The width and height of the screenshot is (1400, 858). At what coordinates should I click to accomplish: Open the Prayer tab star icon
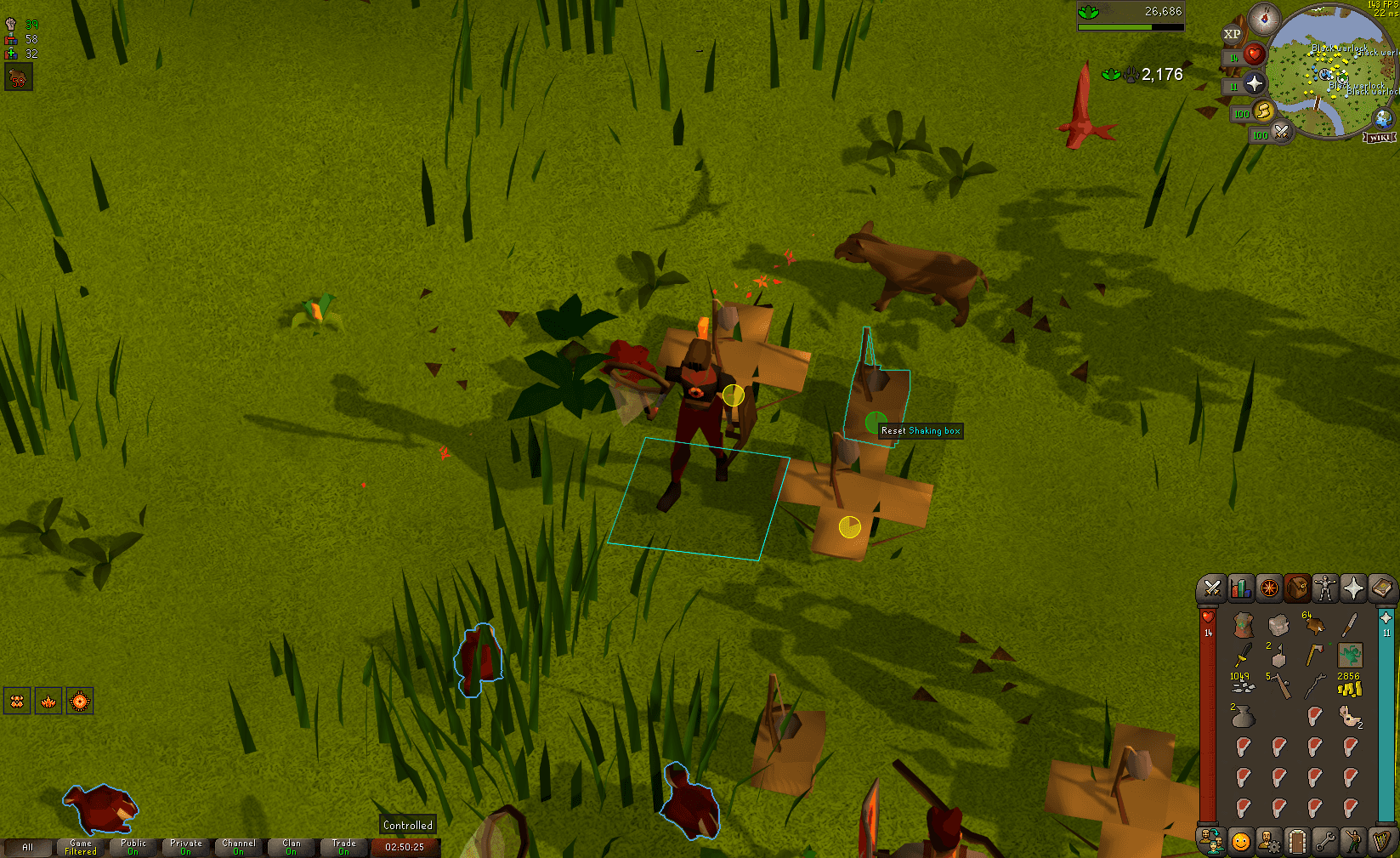tap(1352, 588)
